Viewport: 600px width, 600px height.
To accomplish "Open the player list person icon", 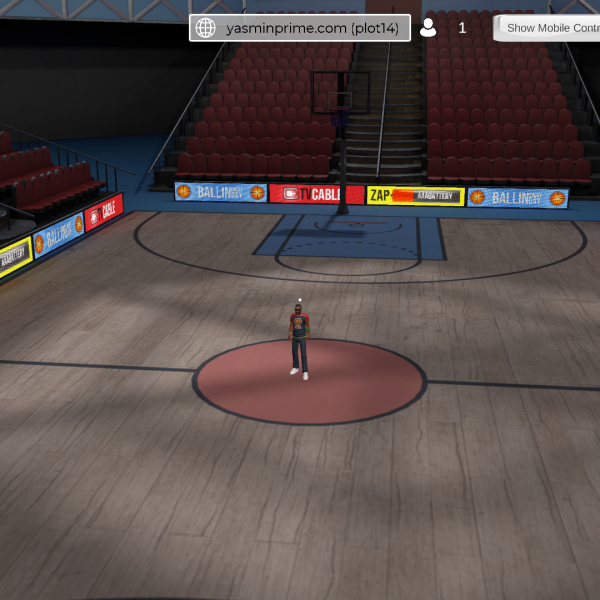I will tap(428, 28).
